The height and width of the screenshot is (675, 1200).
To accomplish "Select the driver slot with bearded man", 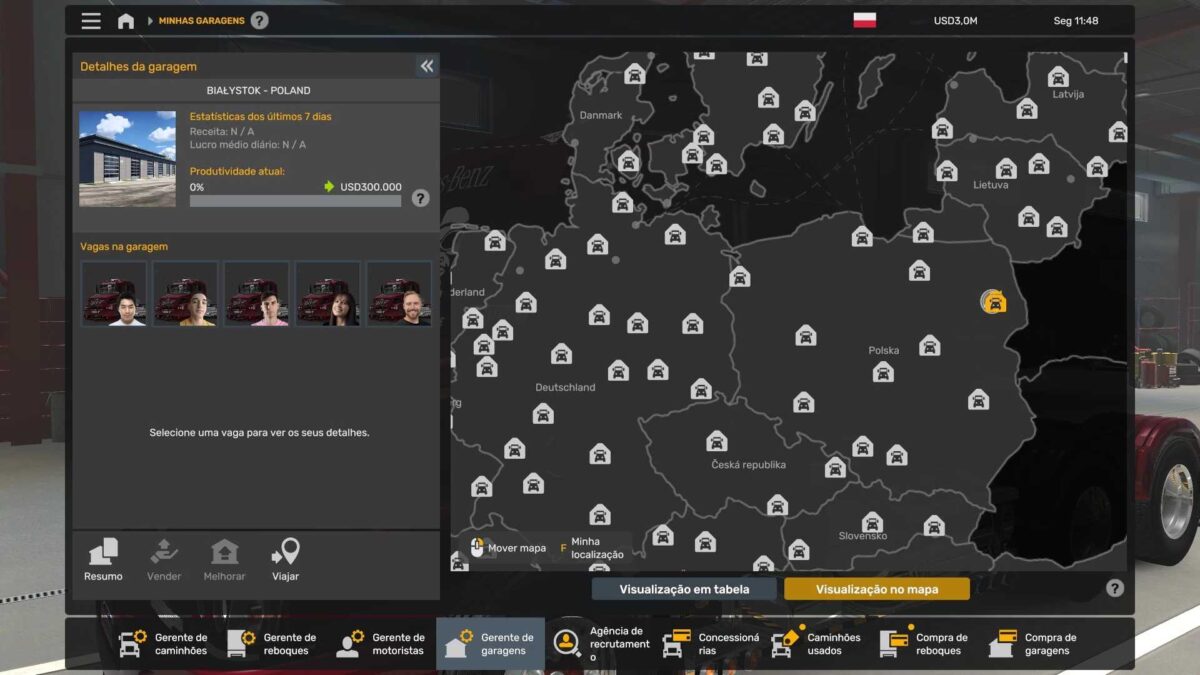I will click(399, 294).
